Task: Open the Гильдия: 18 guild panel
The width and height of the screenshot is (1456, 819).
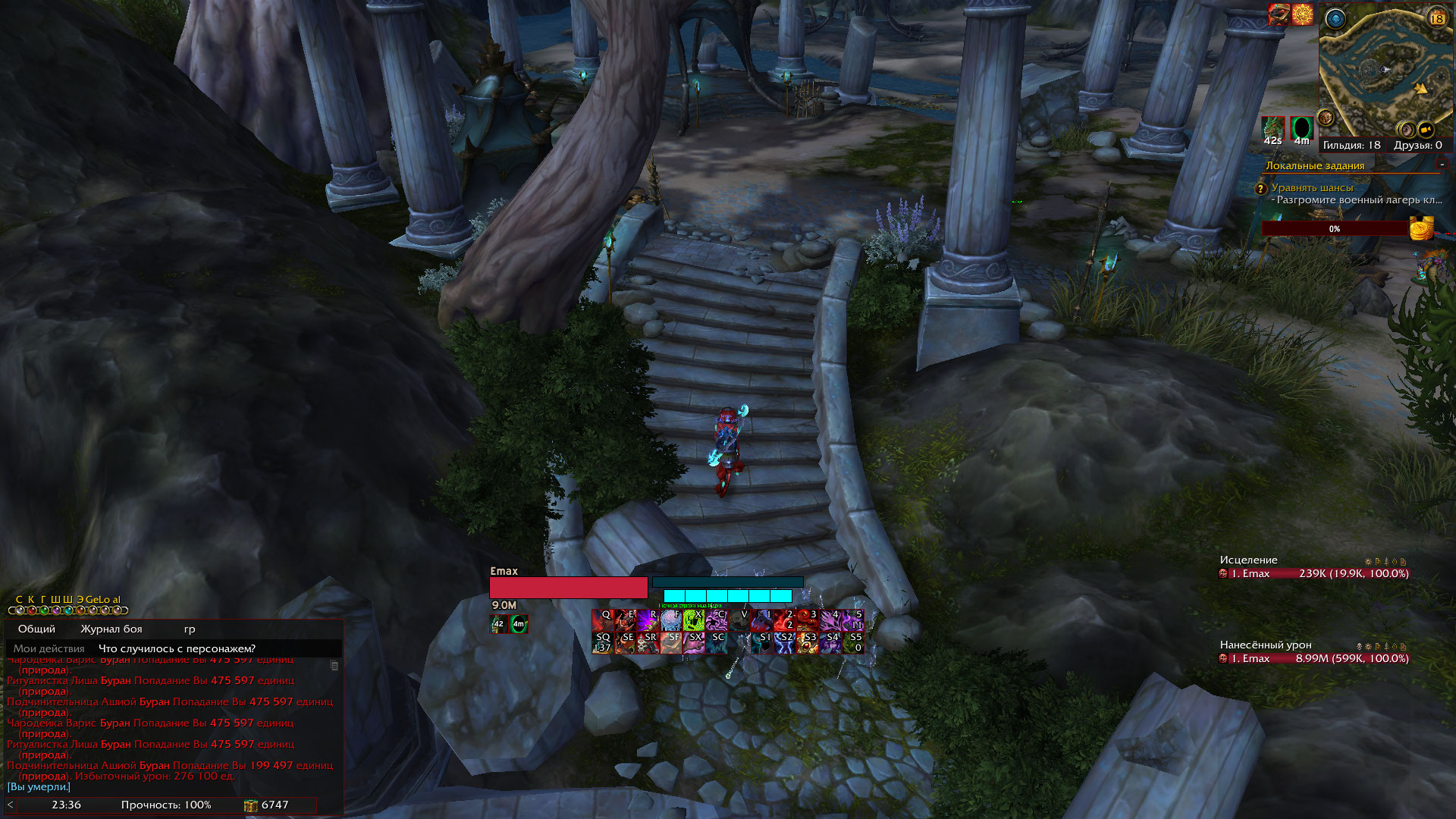Action: (1351, 146)
